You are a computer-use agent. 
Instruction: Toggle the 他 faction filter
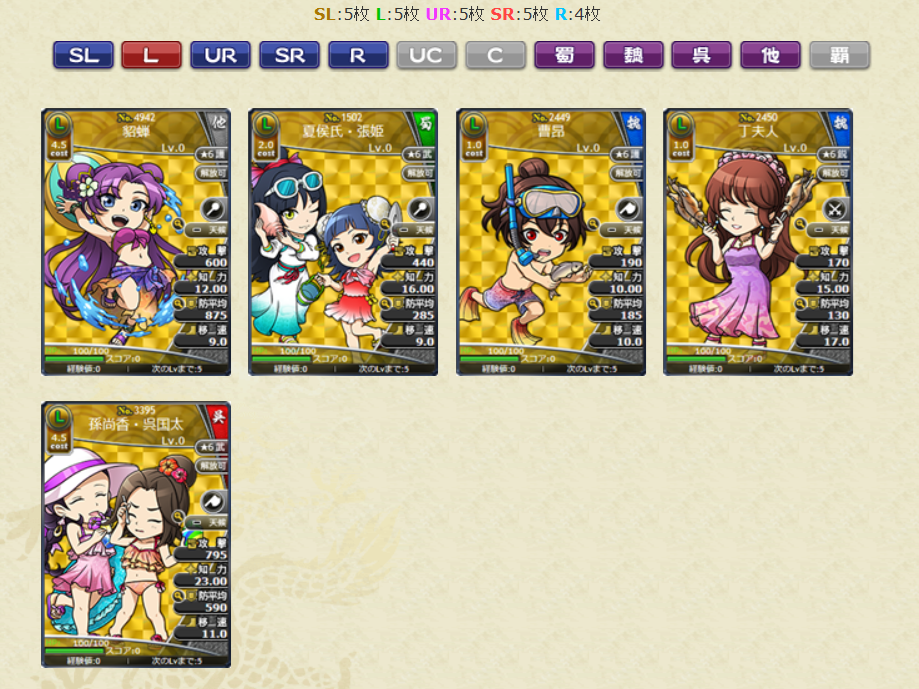[x=770, y=56]
